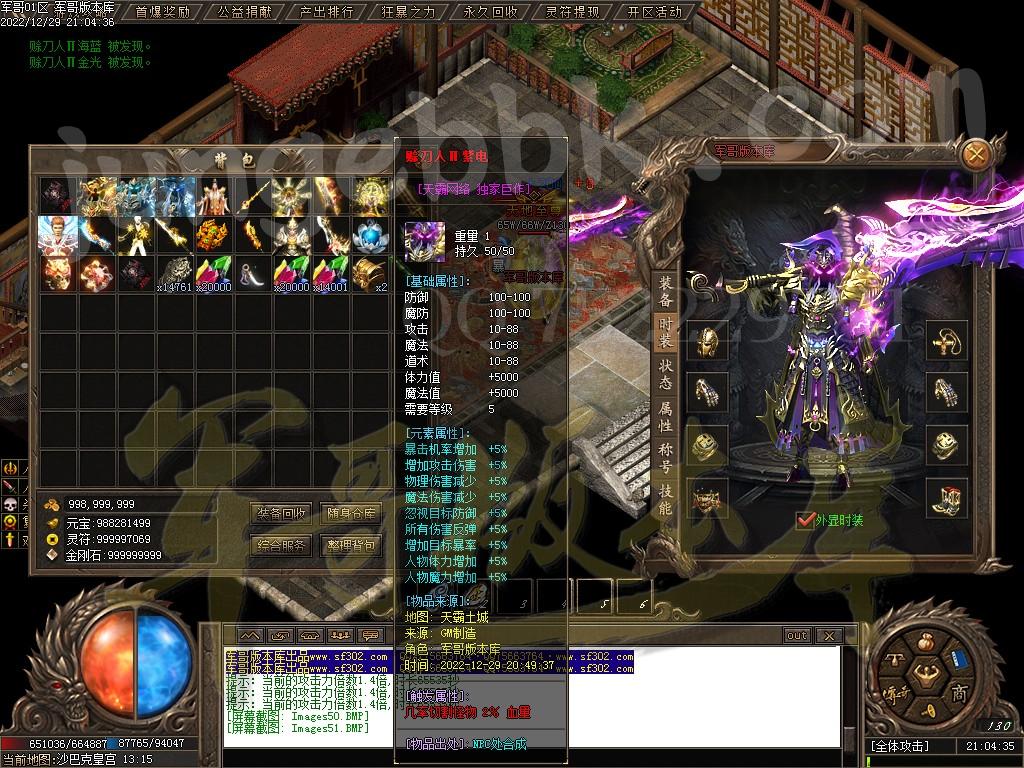
Task: Show the 属性 attributes tab
Action: pyautogui.click(x=665, y=417)
